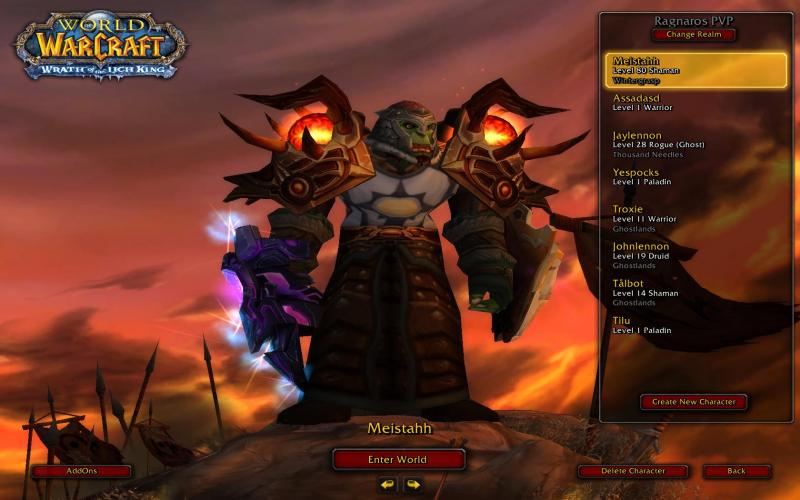The width and height of the screenshot is (800, 500).
Task: Change the realm from Ragnaros PVP
Action: [x=693, y=35]
